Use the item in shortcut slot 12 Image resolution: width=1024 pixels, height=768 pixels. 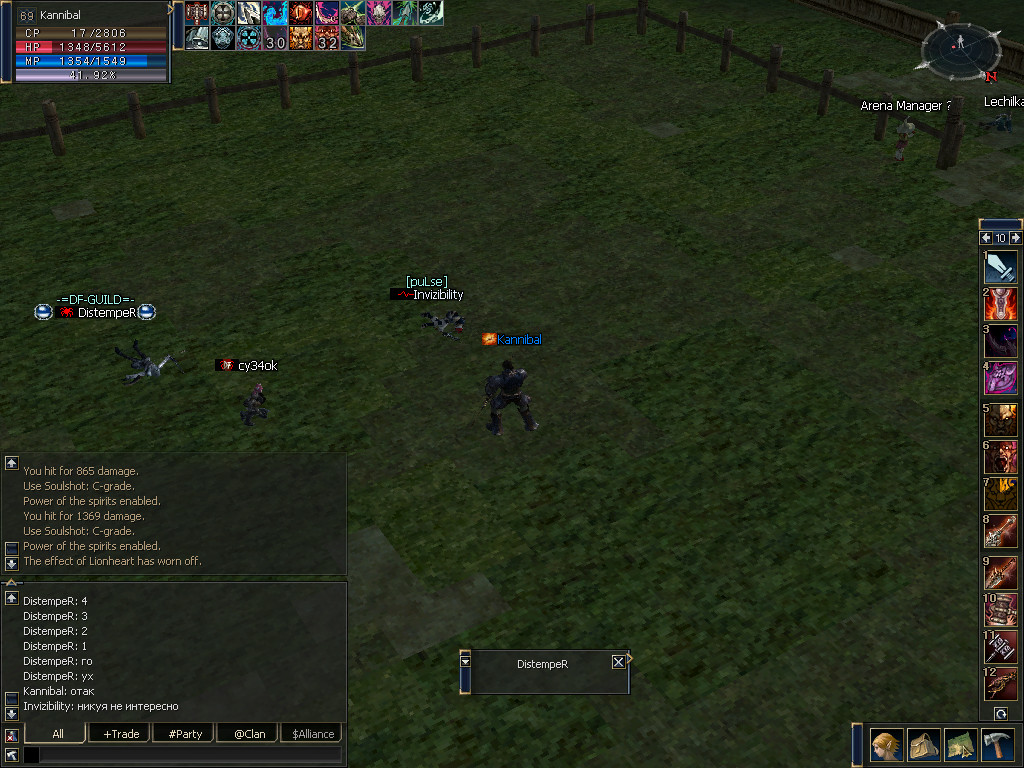tap(1001, 684)
